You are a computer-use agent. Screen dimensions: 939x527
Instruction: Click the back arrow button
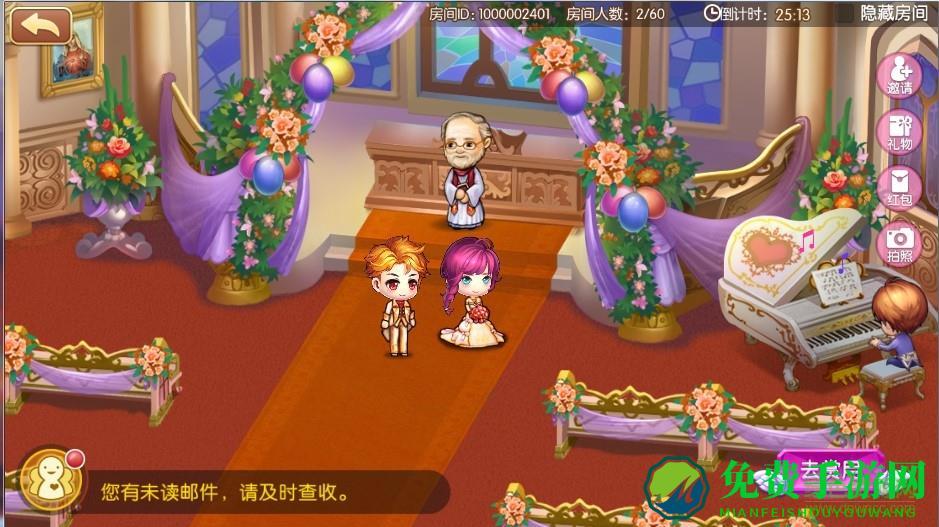[x=41, y=25]
